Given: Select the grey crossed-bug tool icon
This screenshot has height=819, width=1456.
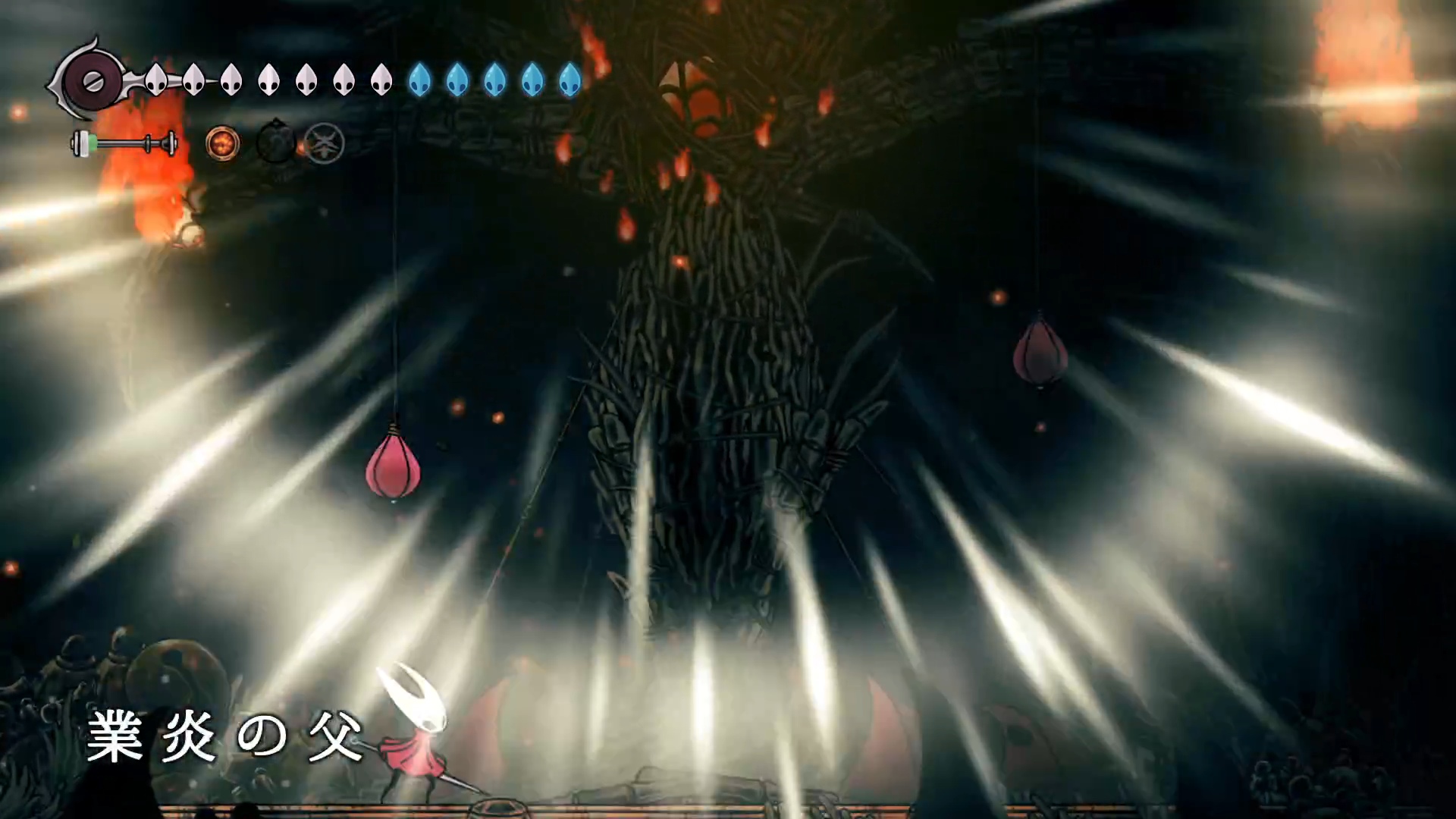Looking at the screenshot, I should click(325, 143).
